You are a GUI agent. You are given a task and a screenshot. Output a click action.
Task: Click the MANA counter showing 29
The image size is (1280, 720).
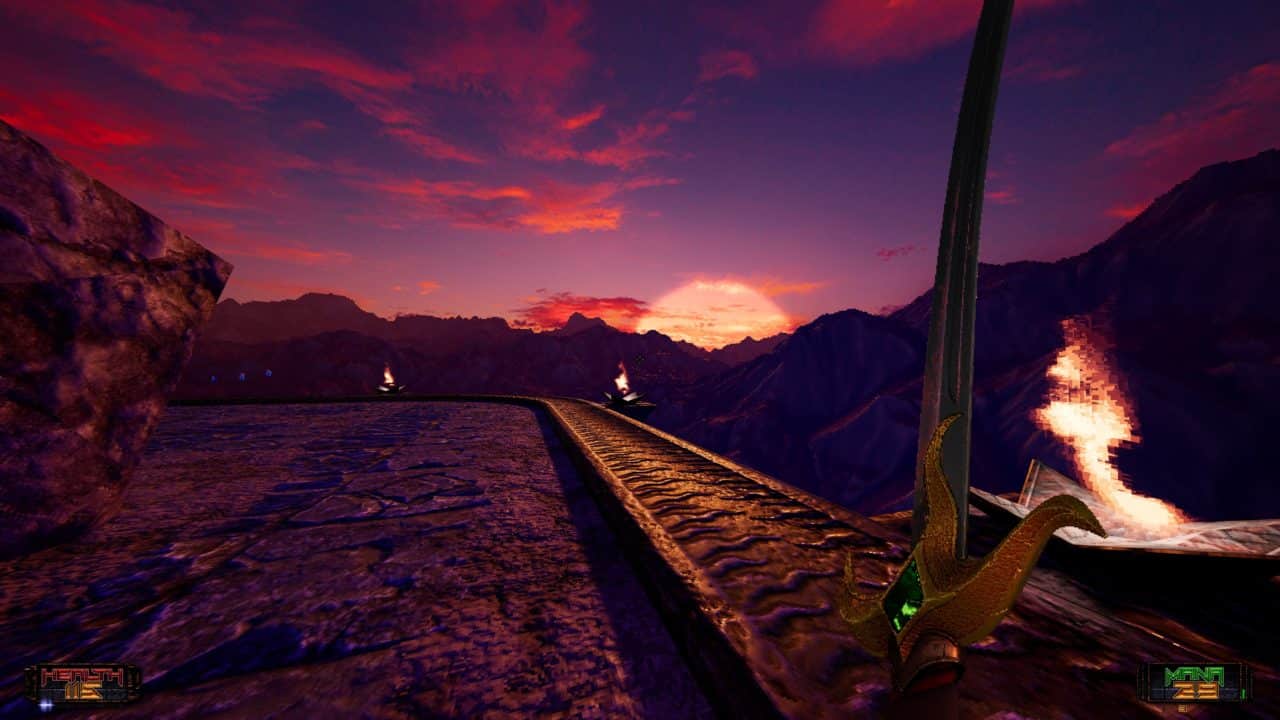click(1195, 685)
